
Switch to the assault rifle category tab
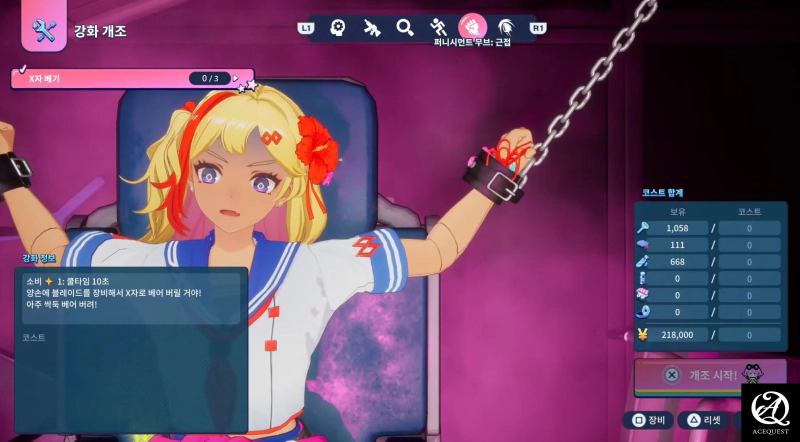pyautogui.click(x=372, y=27)
